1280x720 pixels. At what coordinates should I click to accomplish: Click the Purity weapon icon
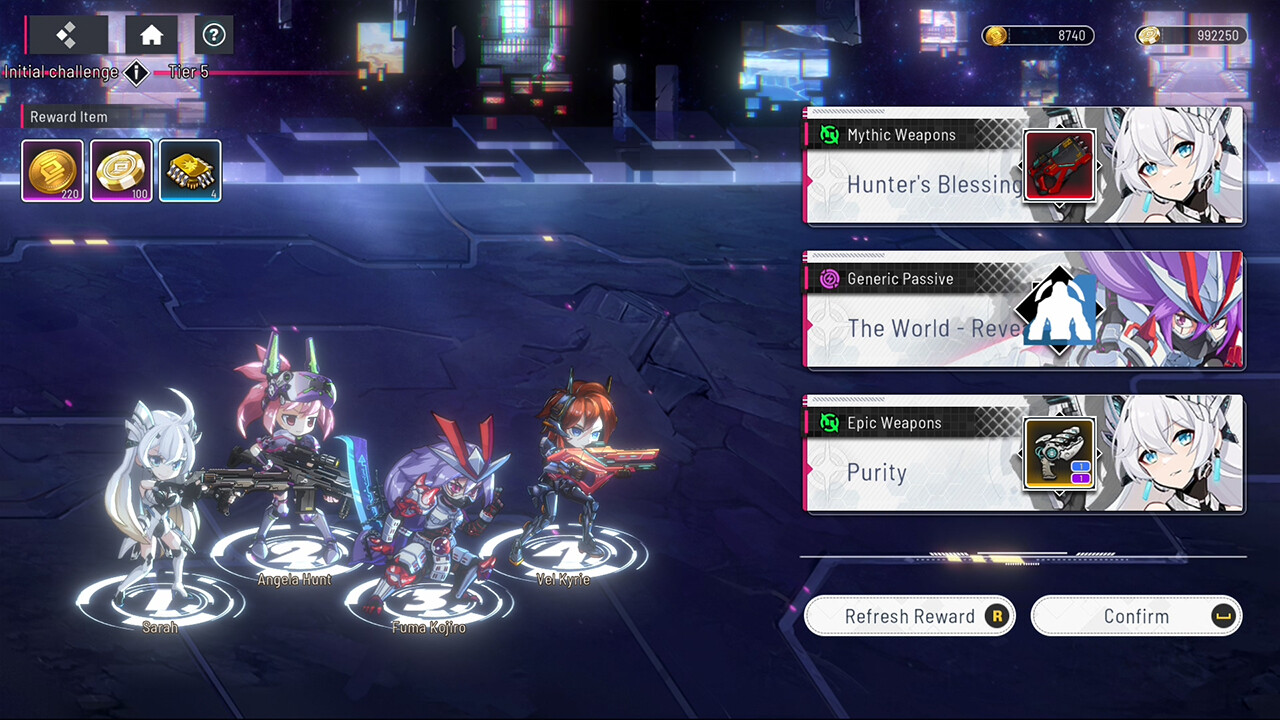[1059, 454]
